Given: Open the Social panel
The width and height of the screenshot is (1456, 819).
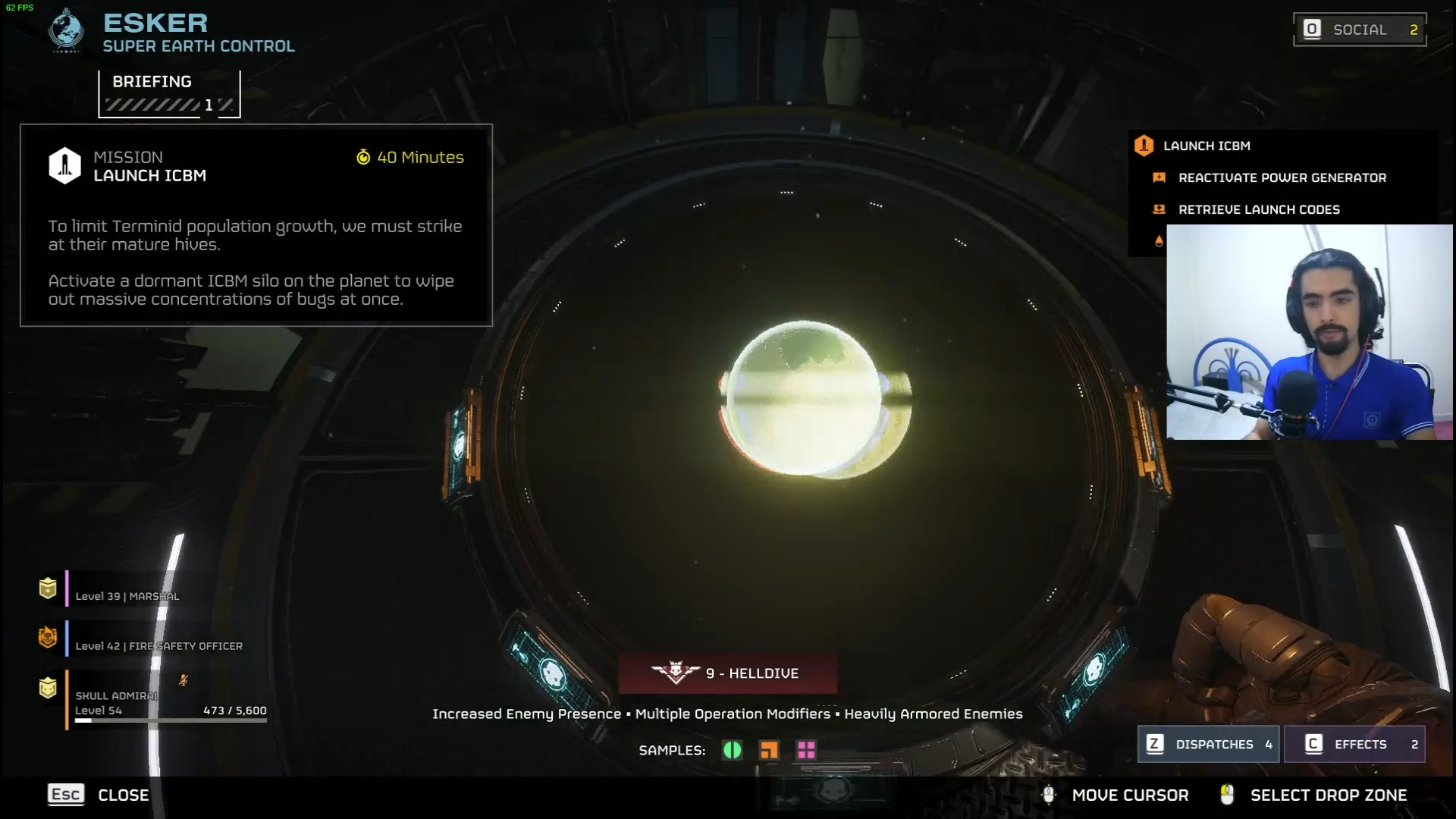Looking at the screenshot, I should point(1359,30).
